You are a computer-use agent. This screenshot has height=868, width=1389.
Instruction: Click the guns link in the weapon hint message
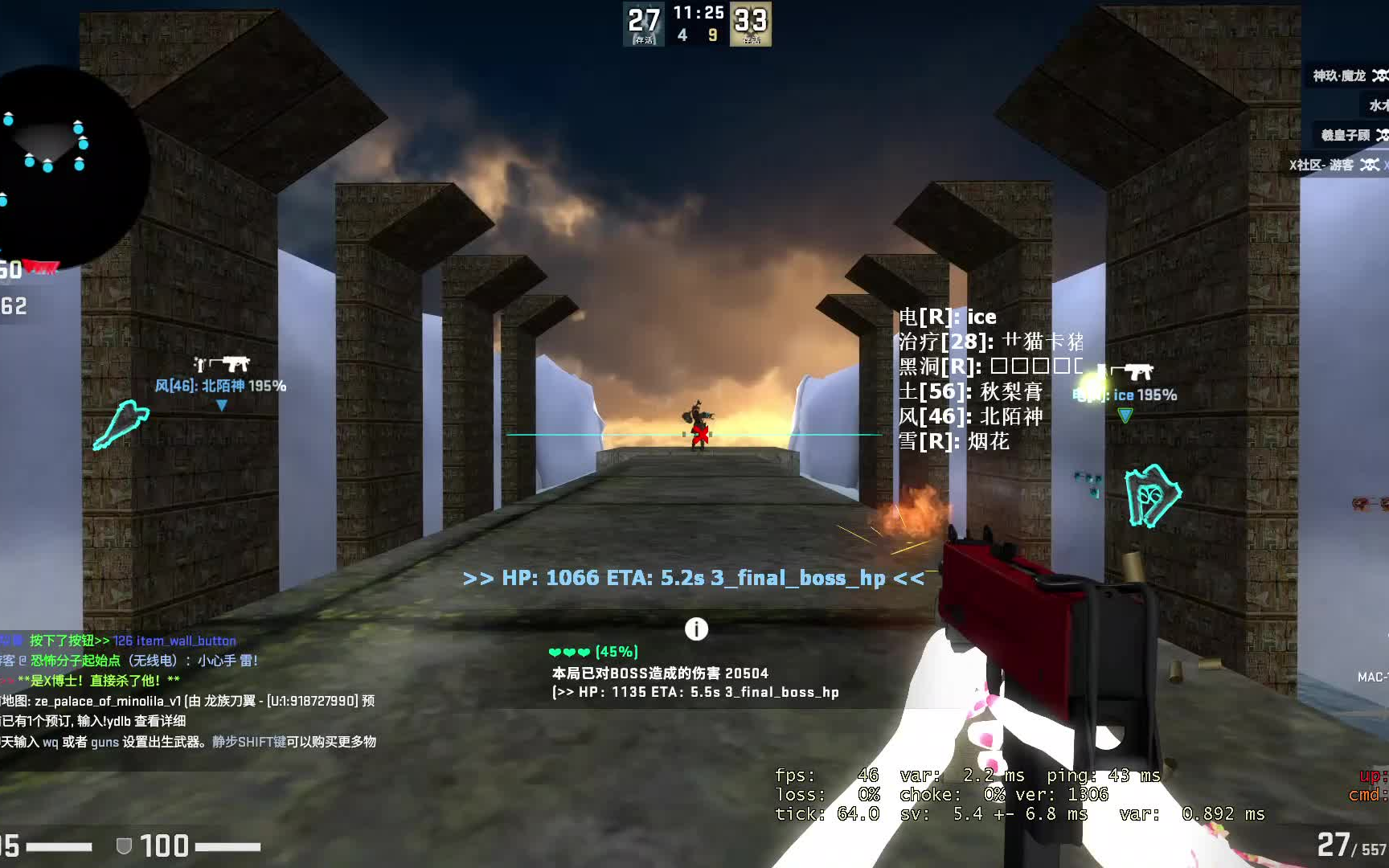(x=105, y=743)
